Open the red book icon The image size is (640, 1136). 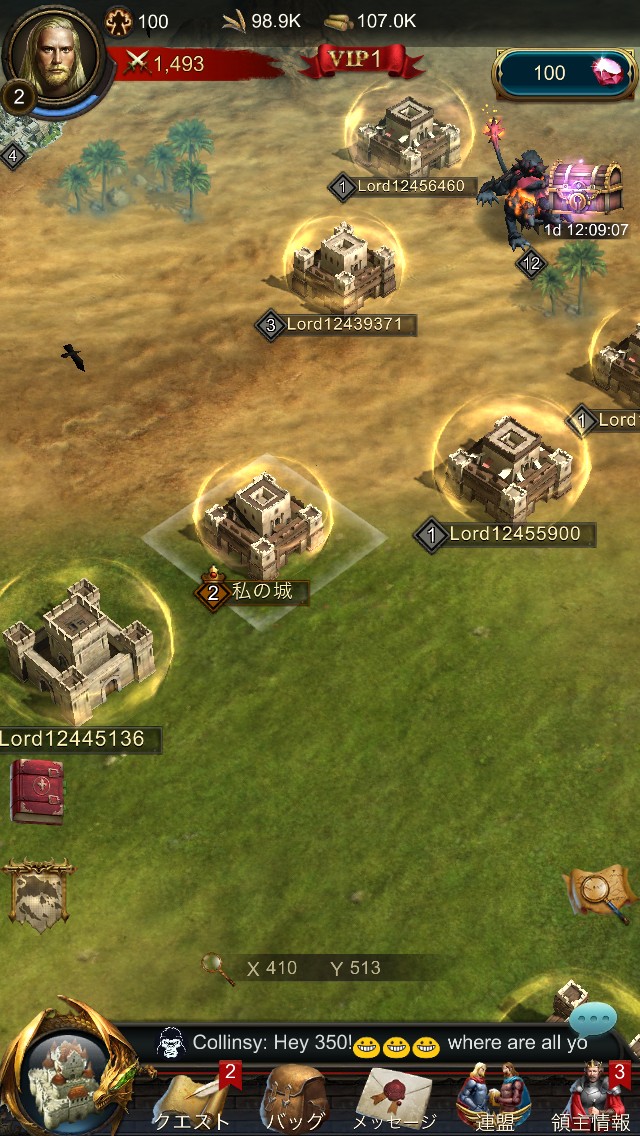(x=37, y=792)
